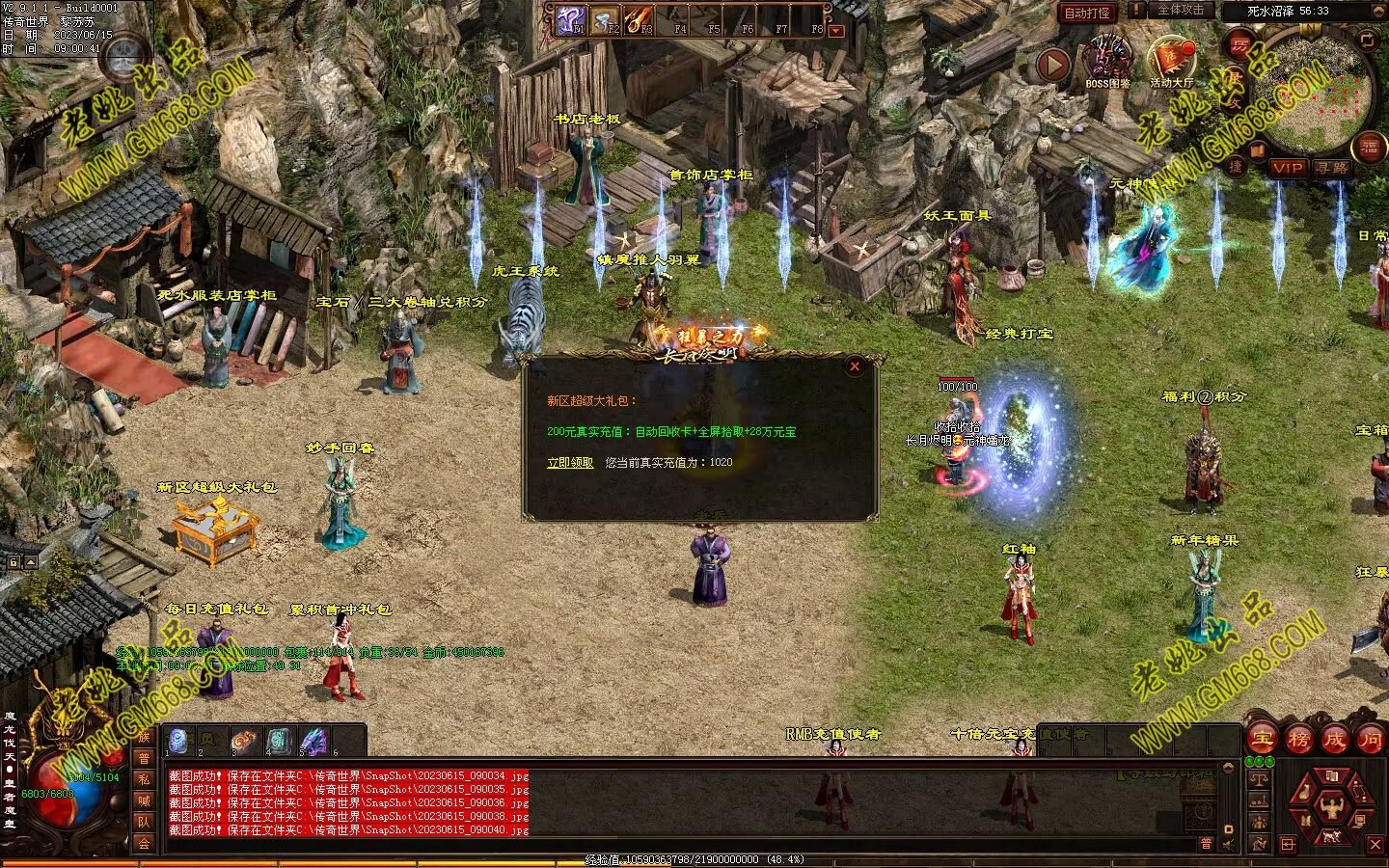
Task: Switch attack mode via 全体攻击 button
Action: point(1180,11)
